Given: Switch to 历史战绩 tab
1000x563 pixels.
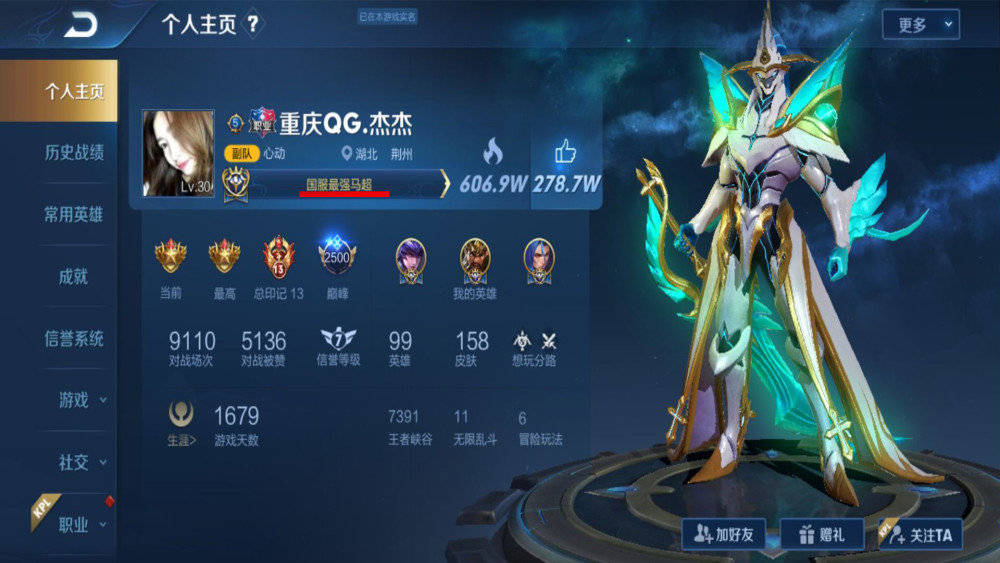Looking at the screenshot, I should pos(73,153).
